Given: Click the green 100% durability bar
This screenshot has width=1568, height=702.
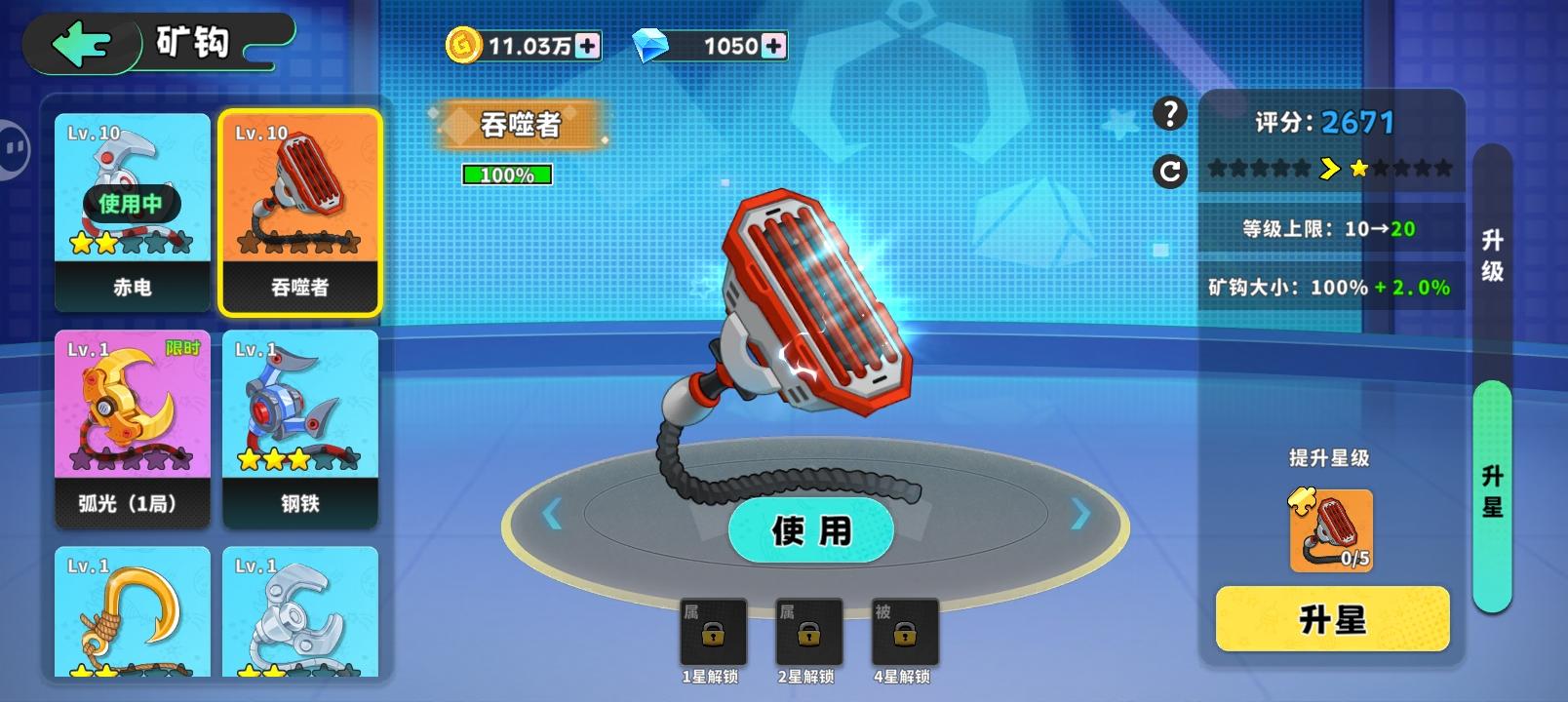Looking at the screenshot, I should [506, 175].
